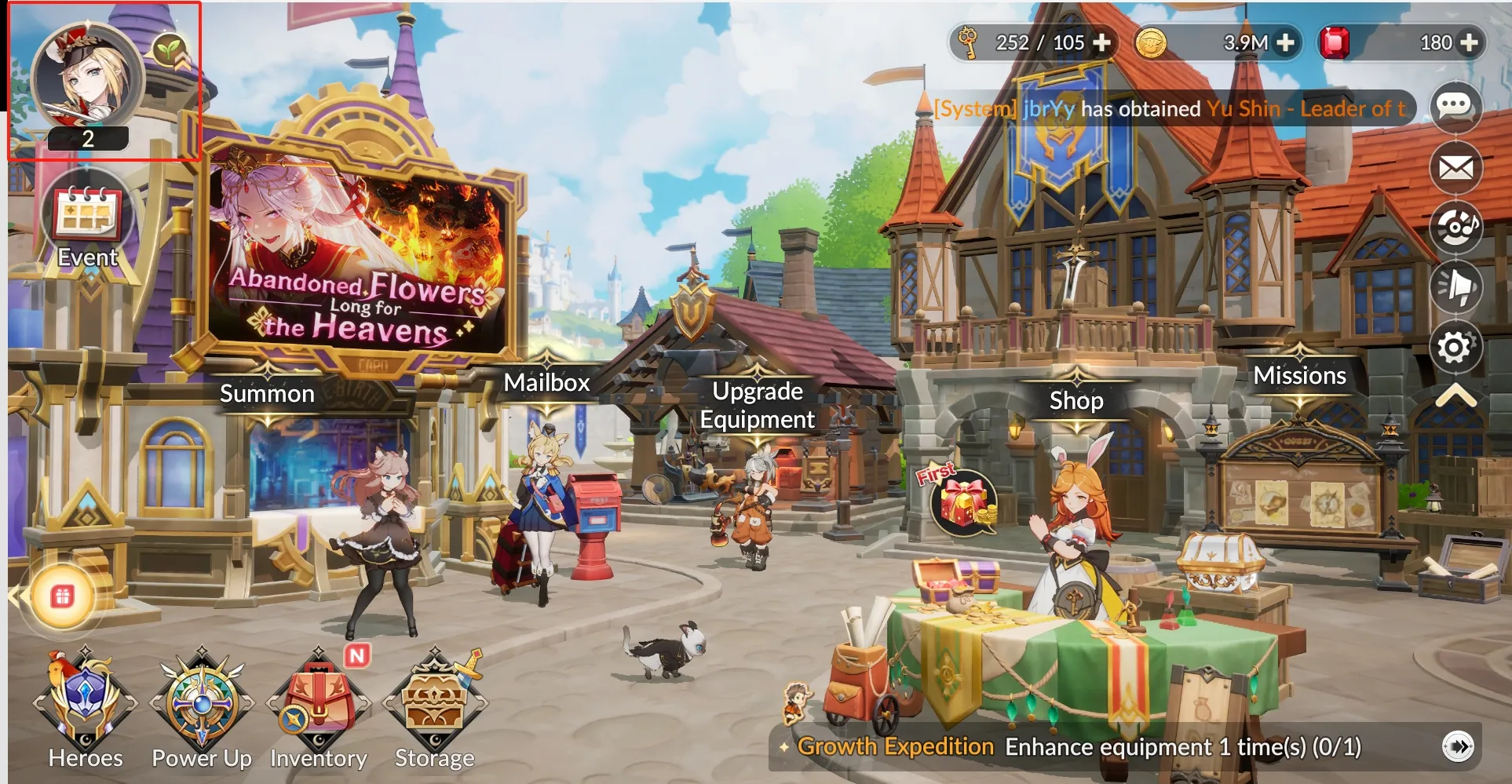Image resolution: width=1512 pixels, height=784 pixels.
Task: Open the mail envelope icon
Action: tap(1455, 167)
